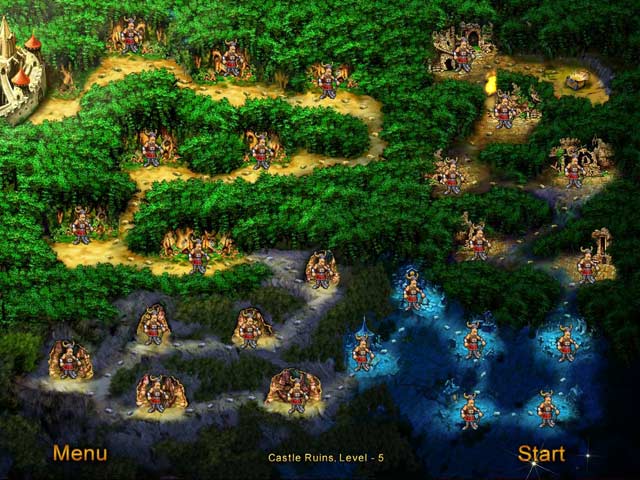Click Start to begin the level
The height and width of the screenshot is (480, 640).
(541, 454)
